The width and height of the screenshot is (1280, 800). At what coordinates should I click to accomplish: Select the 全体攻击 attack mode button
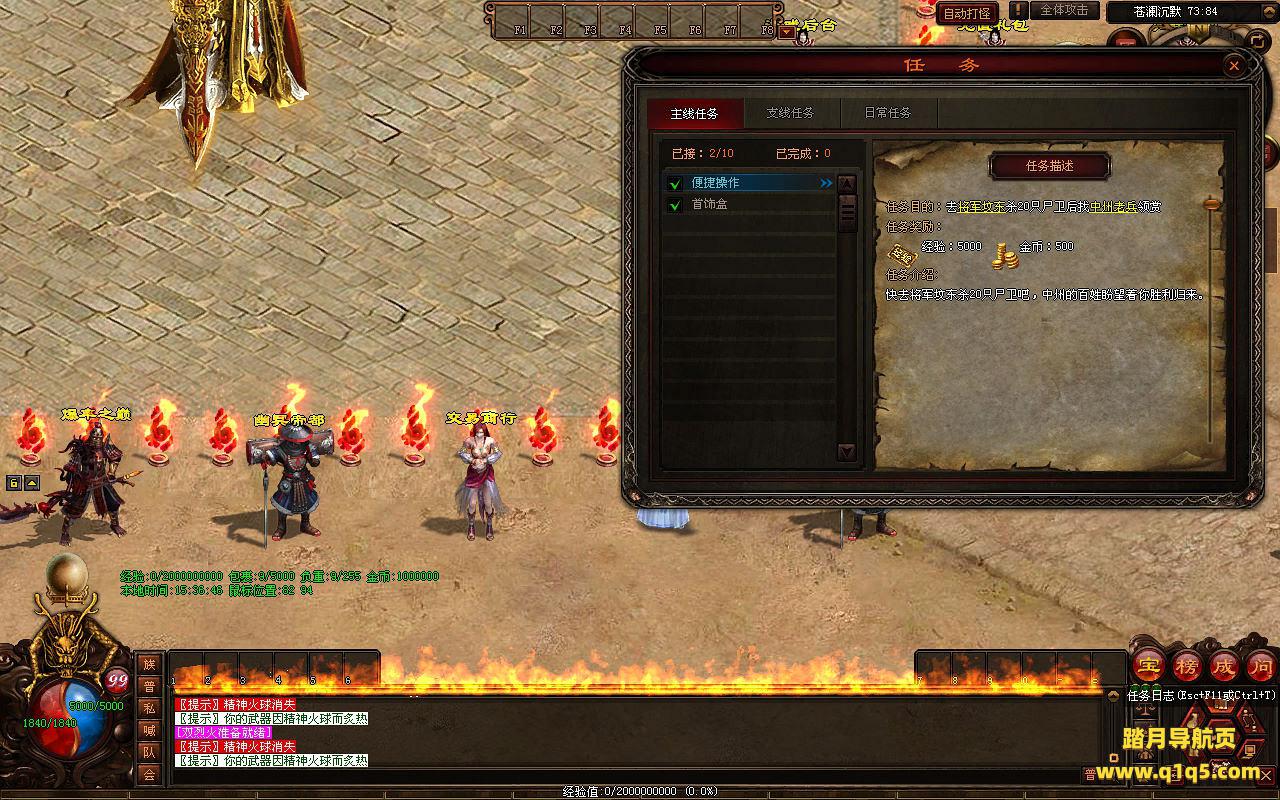coord(1064,10)
